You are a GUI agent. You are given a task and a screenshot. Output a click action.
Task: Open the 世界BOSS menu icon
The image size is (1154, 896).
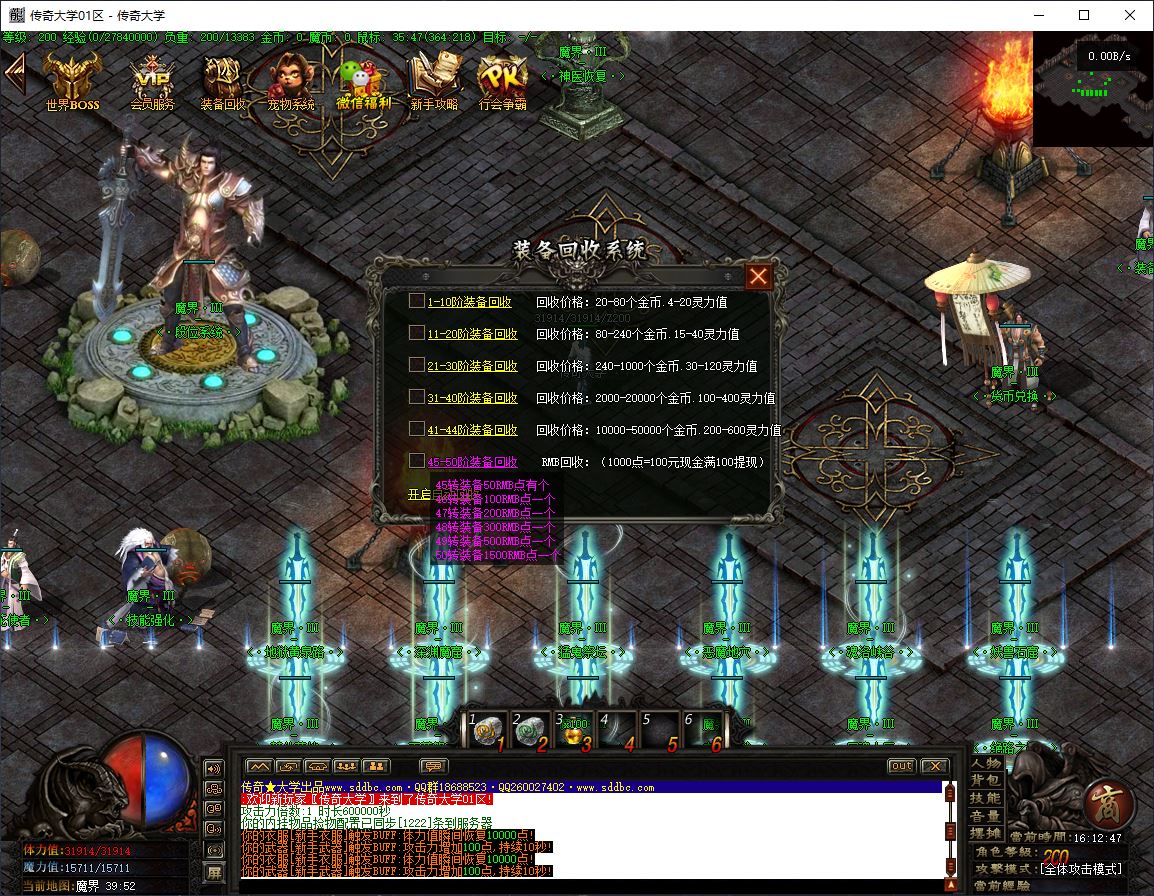(72, 81)
